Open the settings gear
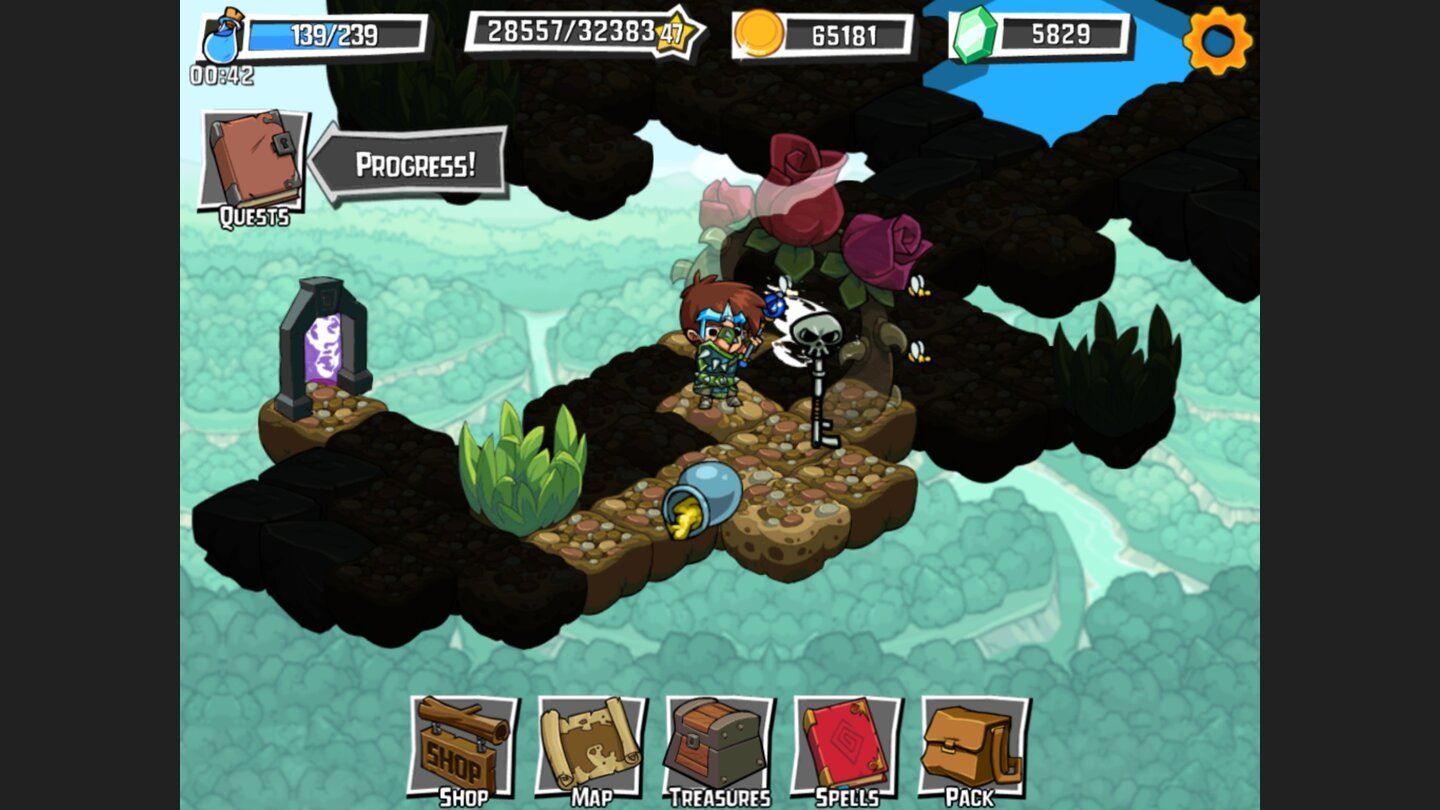 (x=1216, y=42)
